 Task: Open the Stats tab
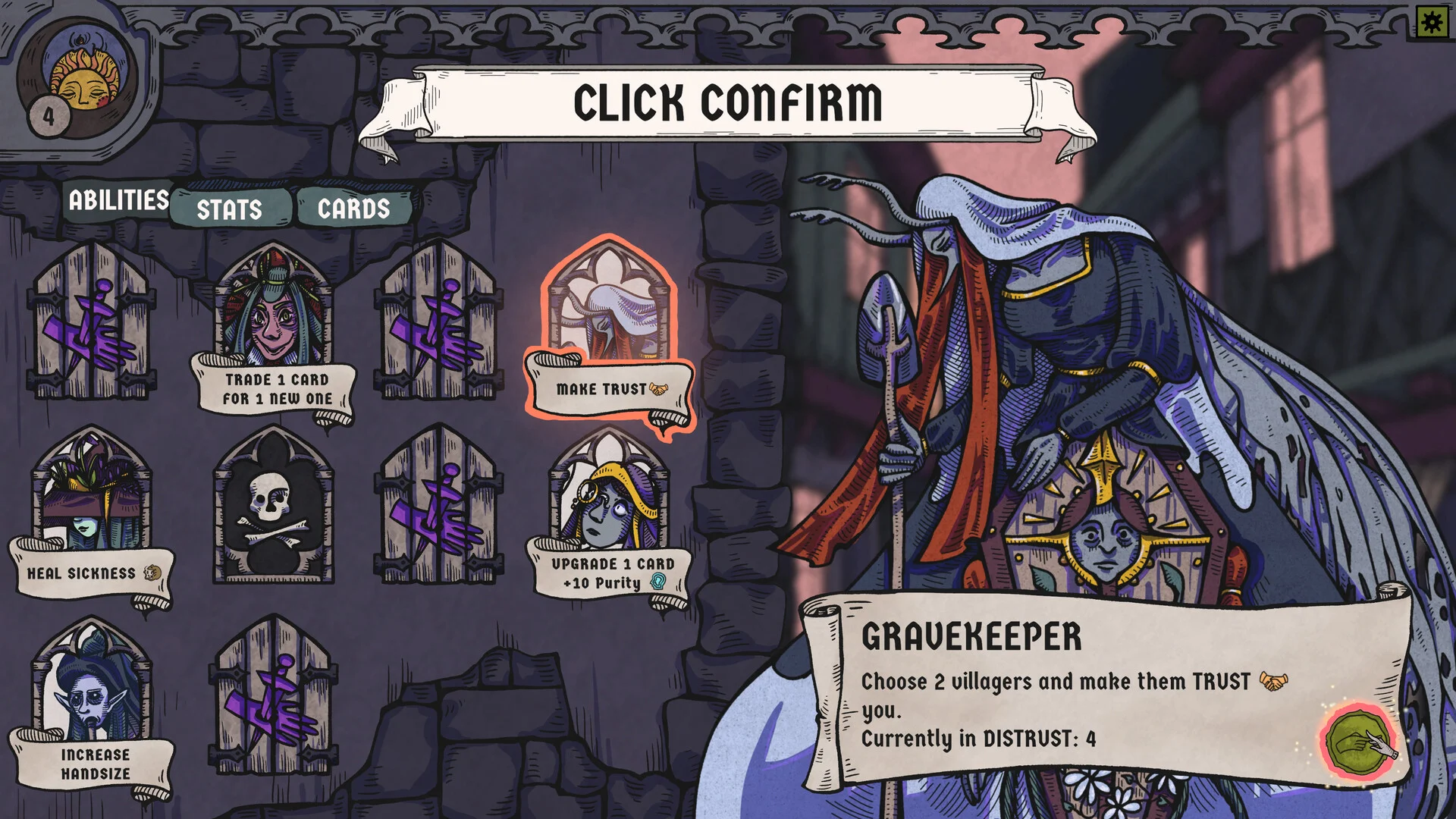[x=230, y=209]
